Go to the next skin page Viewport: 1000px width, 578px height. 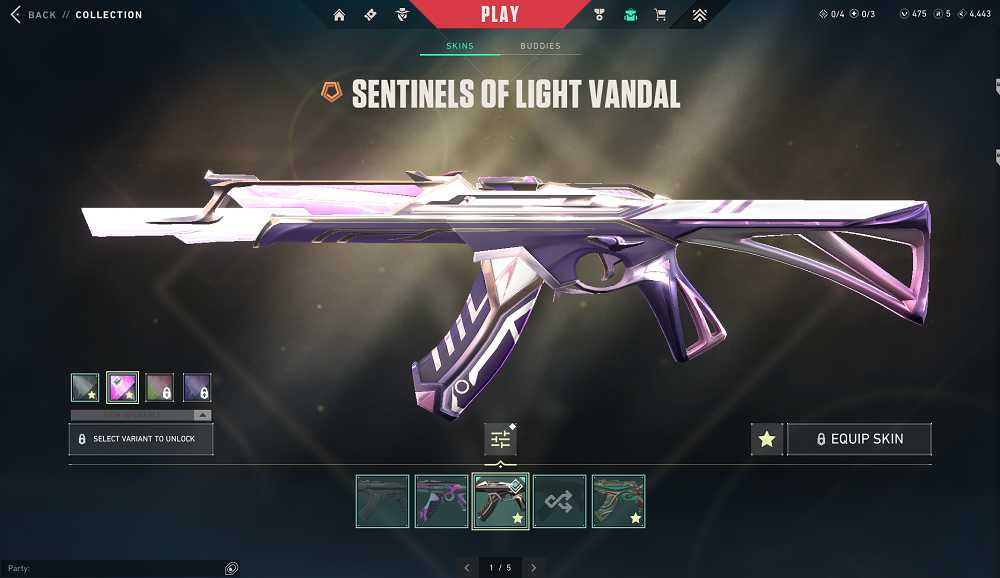pyautogui.click(x=534, y=568)
